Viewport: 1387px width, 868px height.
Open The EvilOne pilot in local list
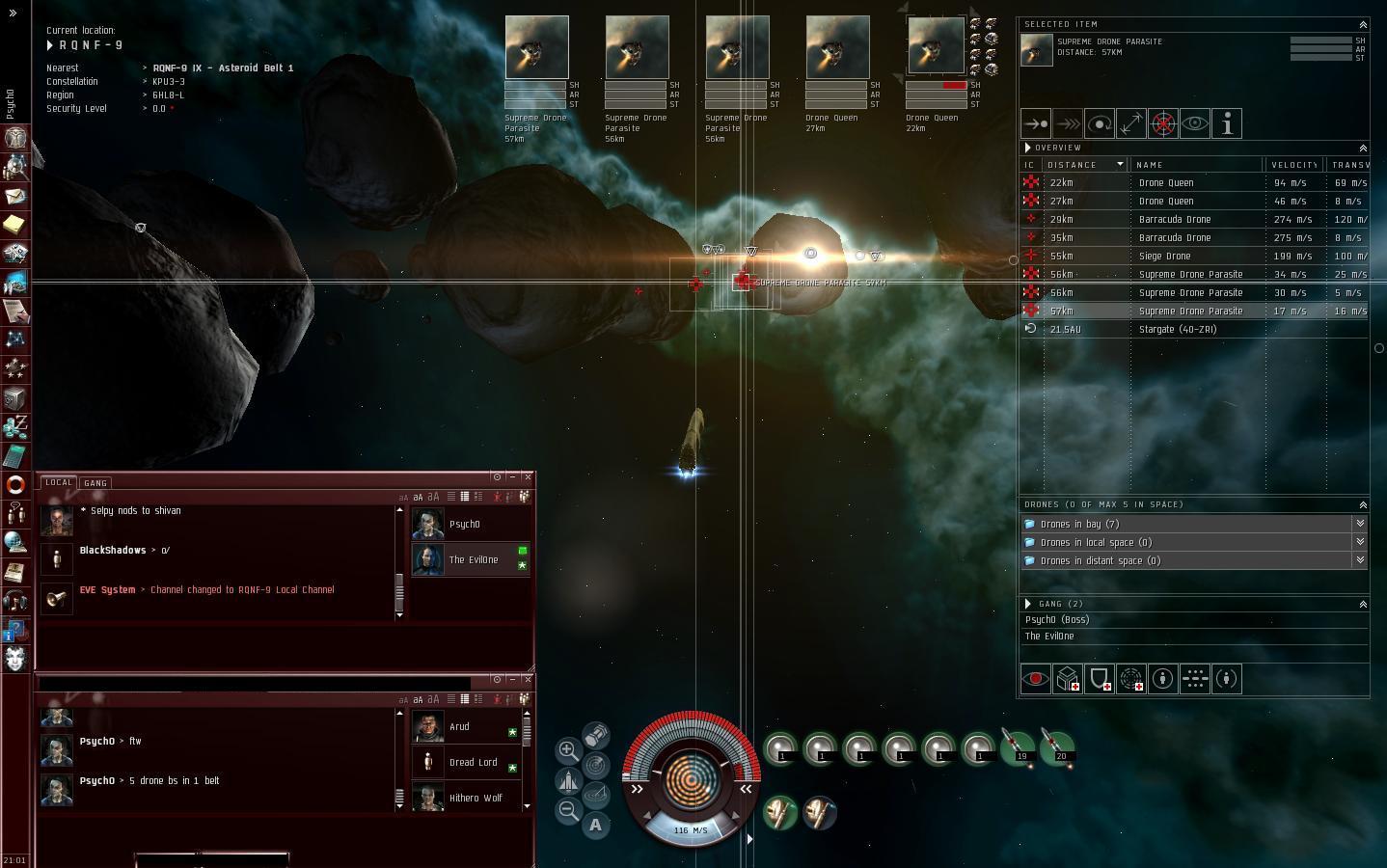[473, 560]
